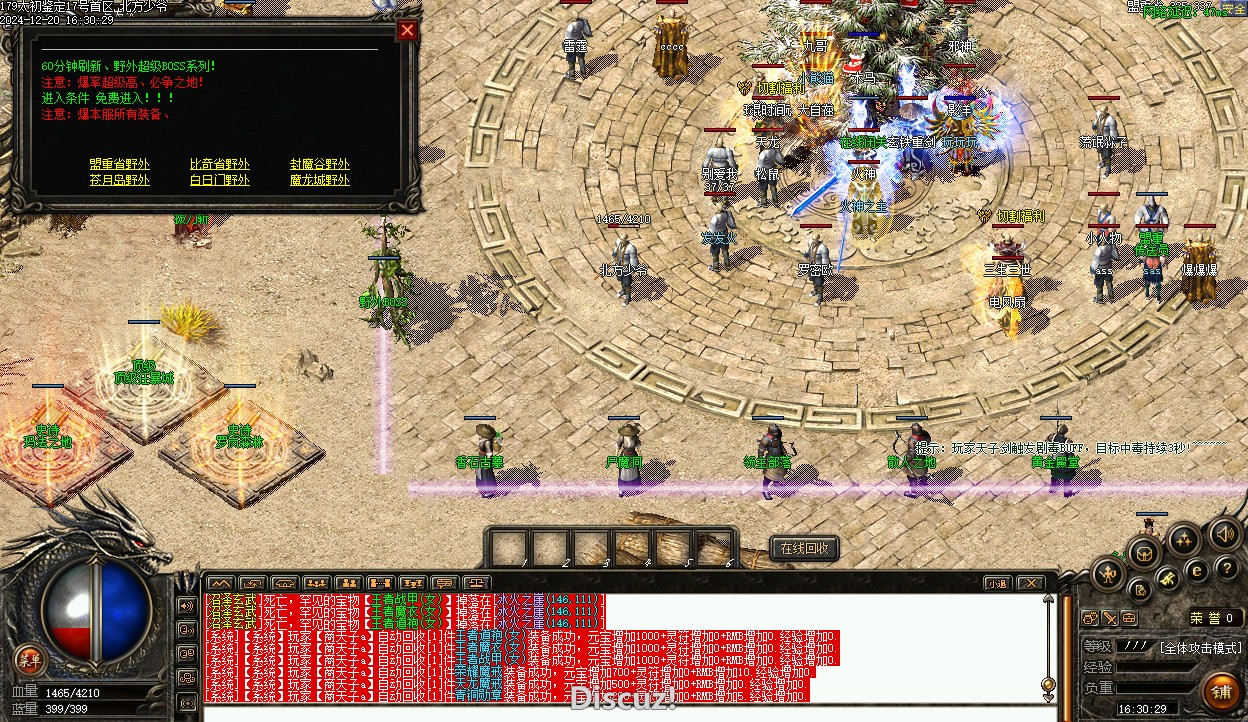Select the 比奇省野外 destination link
Image resolution: width=1248 pixels, height=722 pixels.
click(x=220, y=164)
